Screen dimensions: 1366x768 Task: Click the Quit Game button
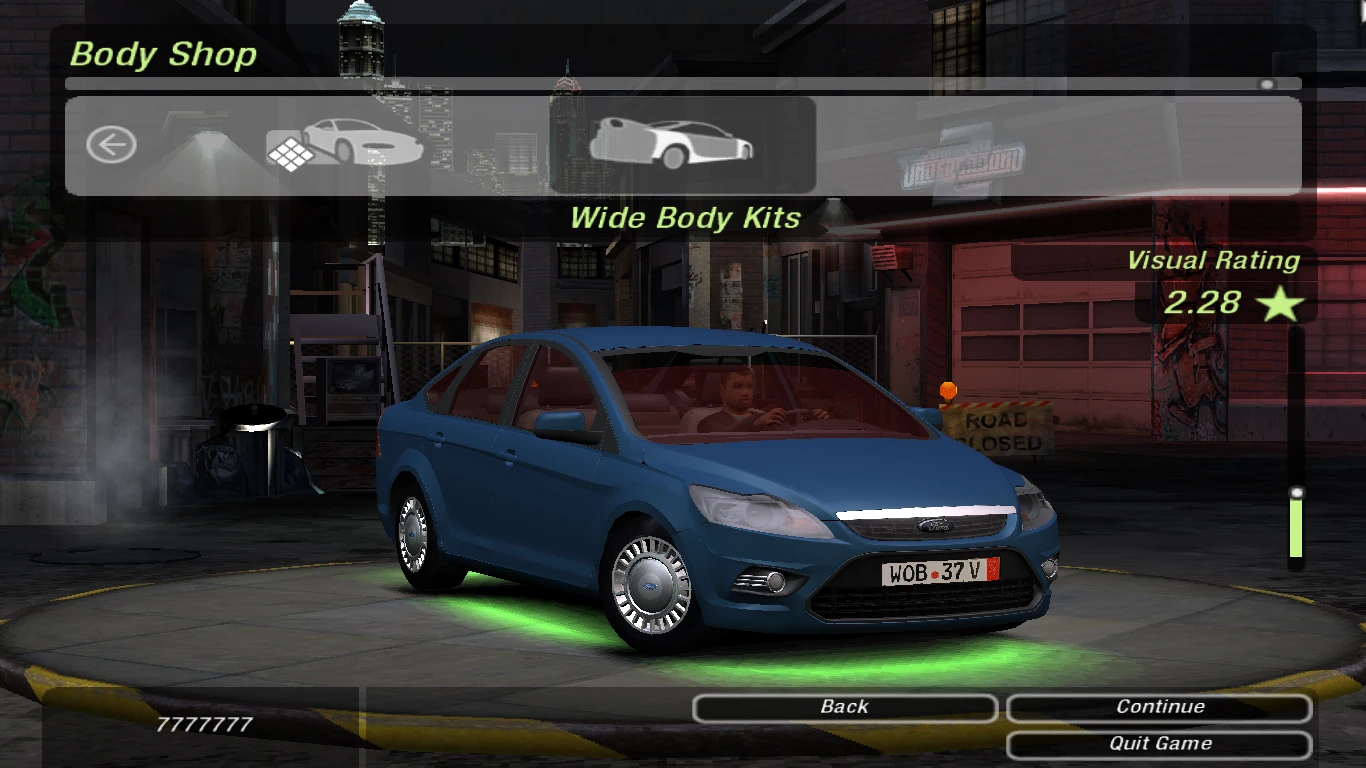tap(1158, 743)
